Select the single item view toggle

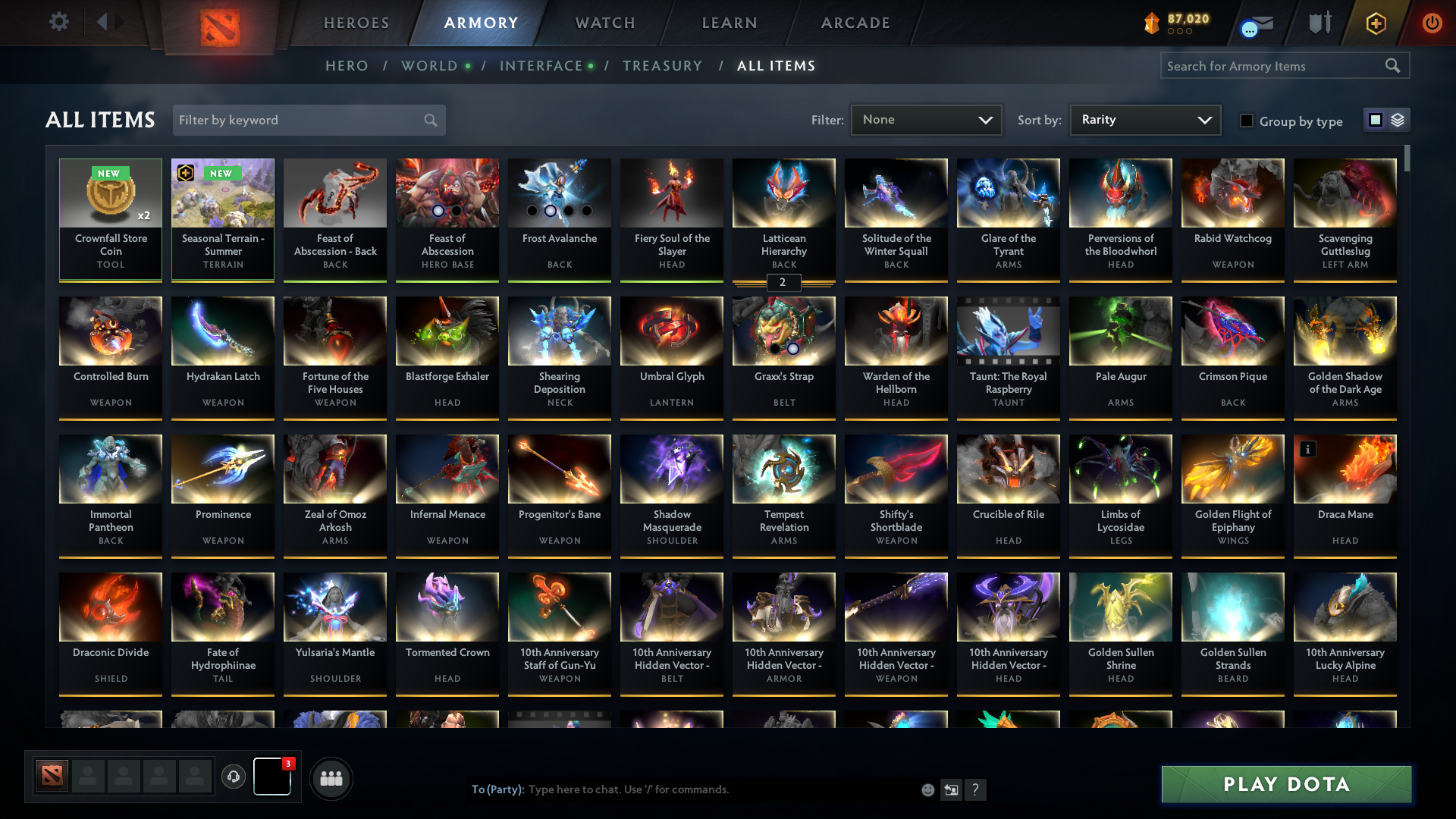coord(1376,120)
